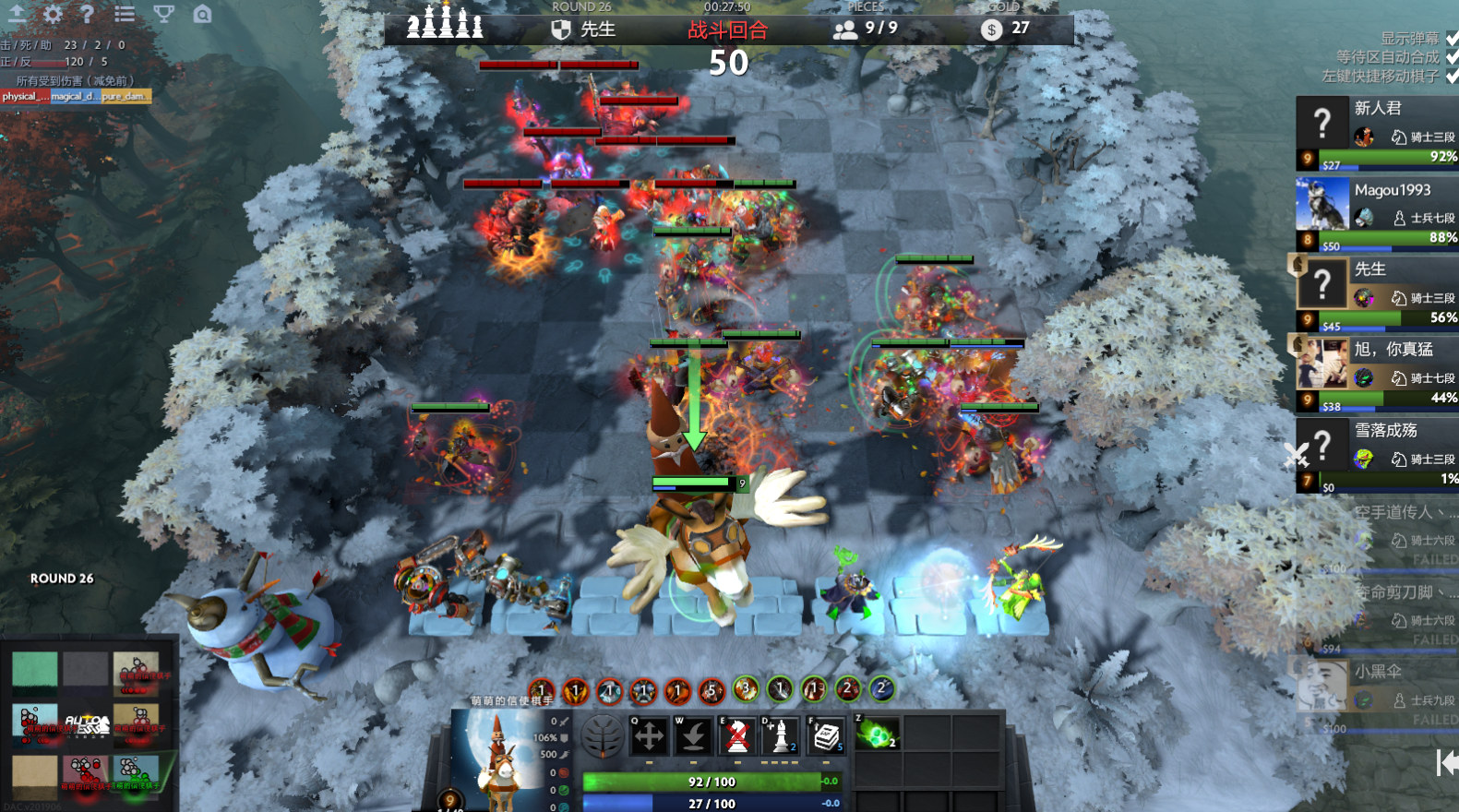Select player 雪落成殇 in the ranking list
Viewport: 1459px width, 812px height.
[x=1385, y=431]
